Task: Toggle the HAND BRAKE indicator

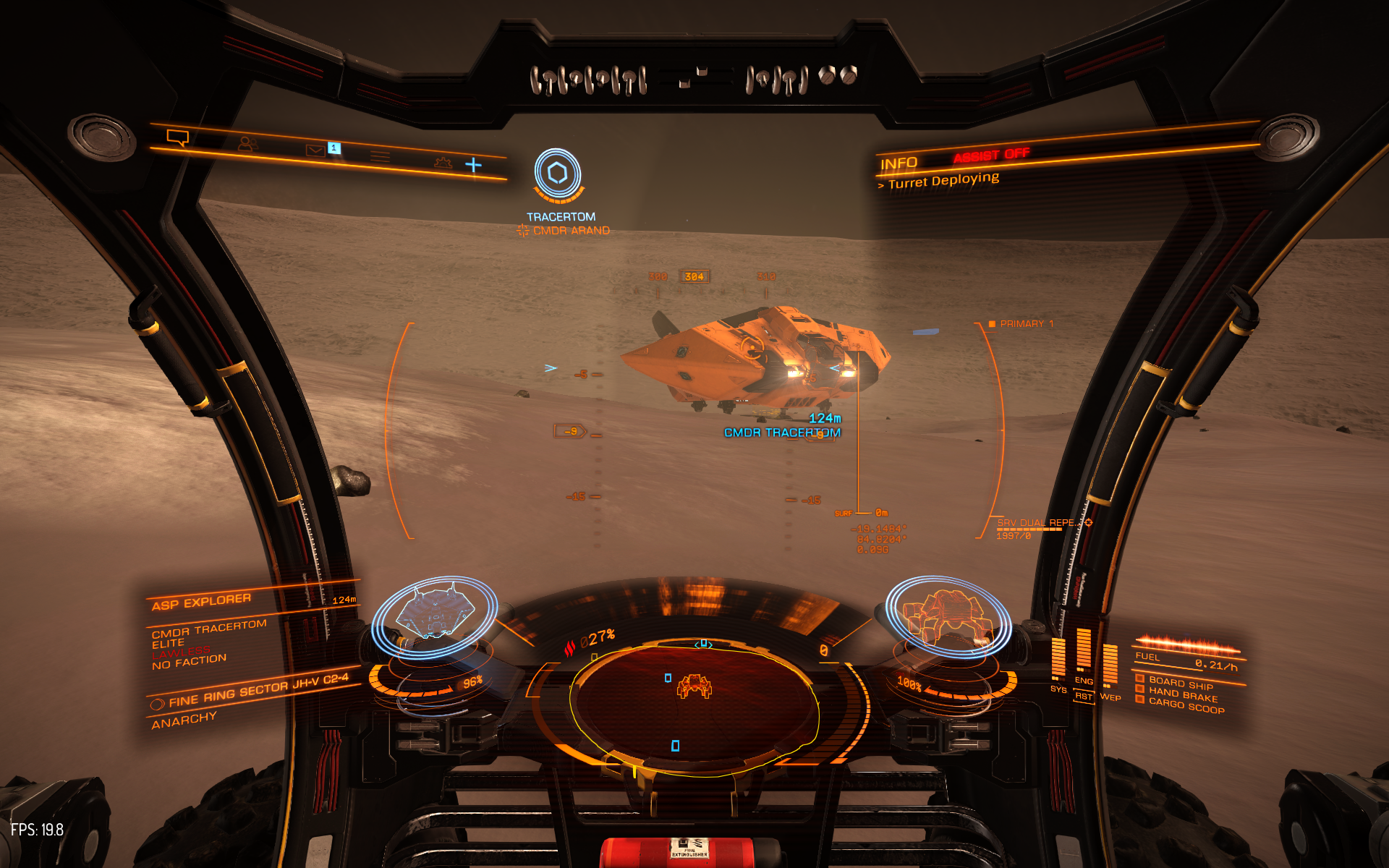Action: click(x=1182, y=694)
